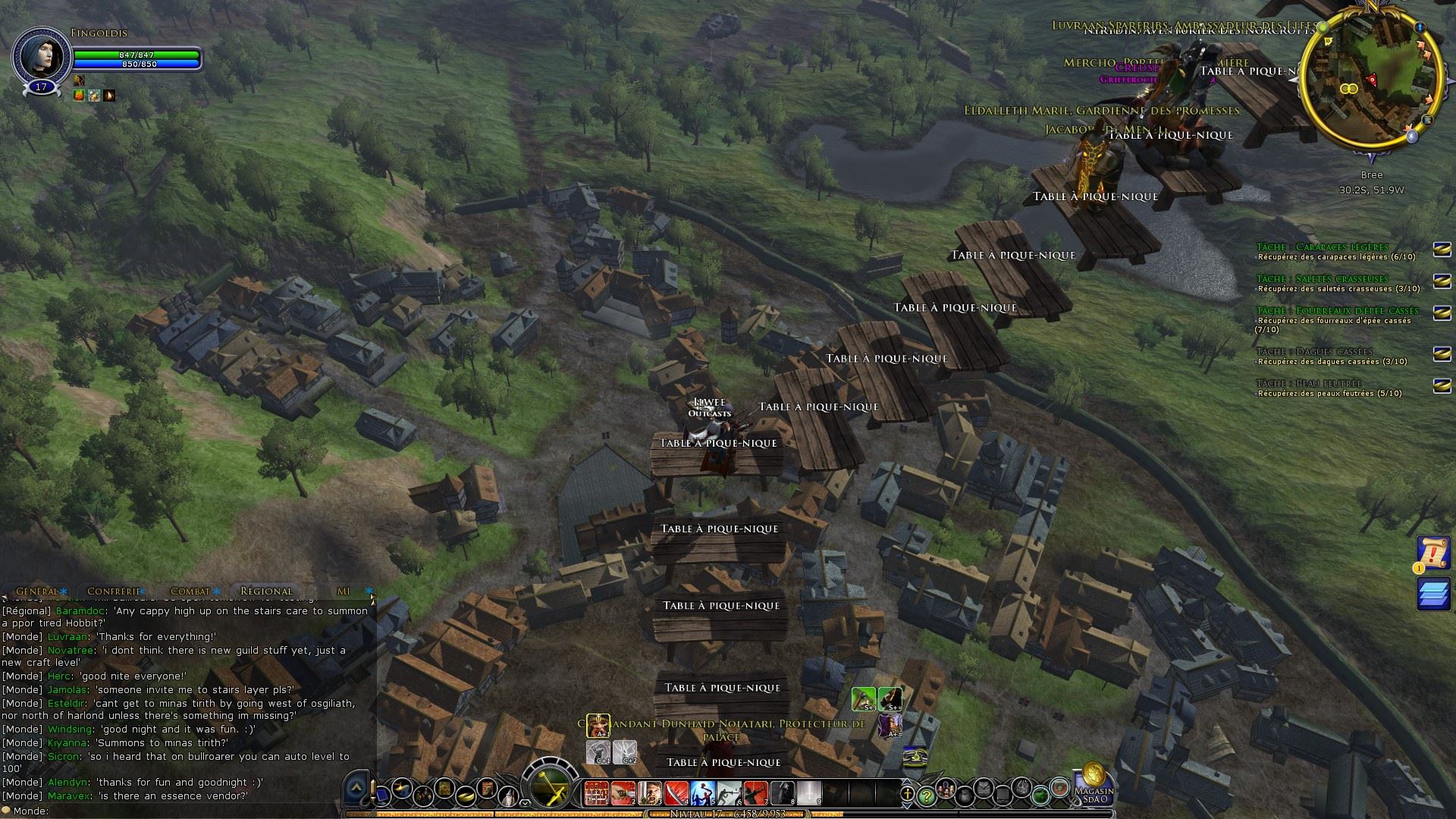Select the Carapaces légères task ring icon

click(1442, 249)
